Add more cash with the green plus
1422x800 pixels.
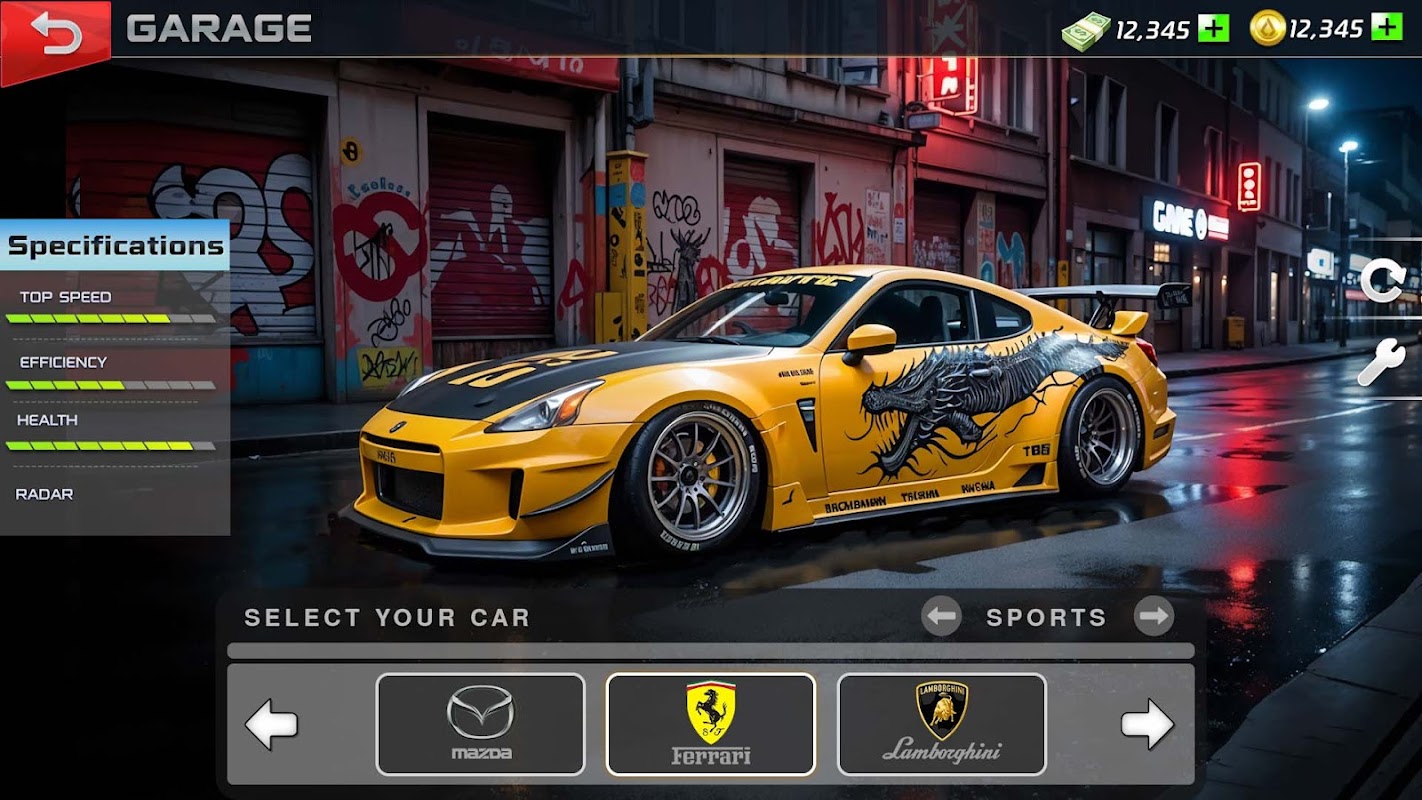click(x=1213, y=28)
